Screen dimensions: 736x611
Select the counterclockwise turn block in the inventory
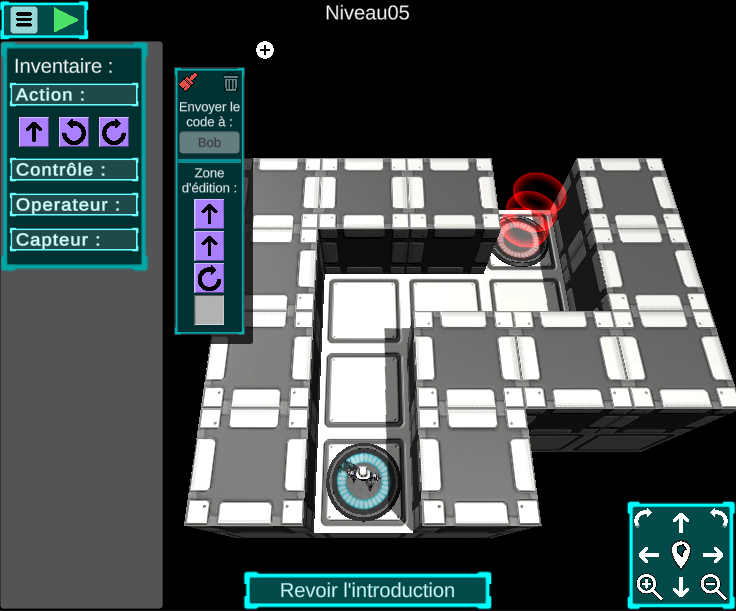(x=74, y=131)
